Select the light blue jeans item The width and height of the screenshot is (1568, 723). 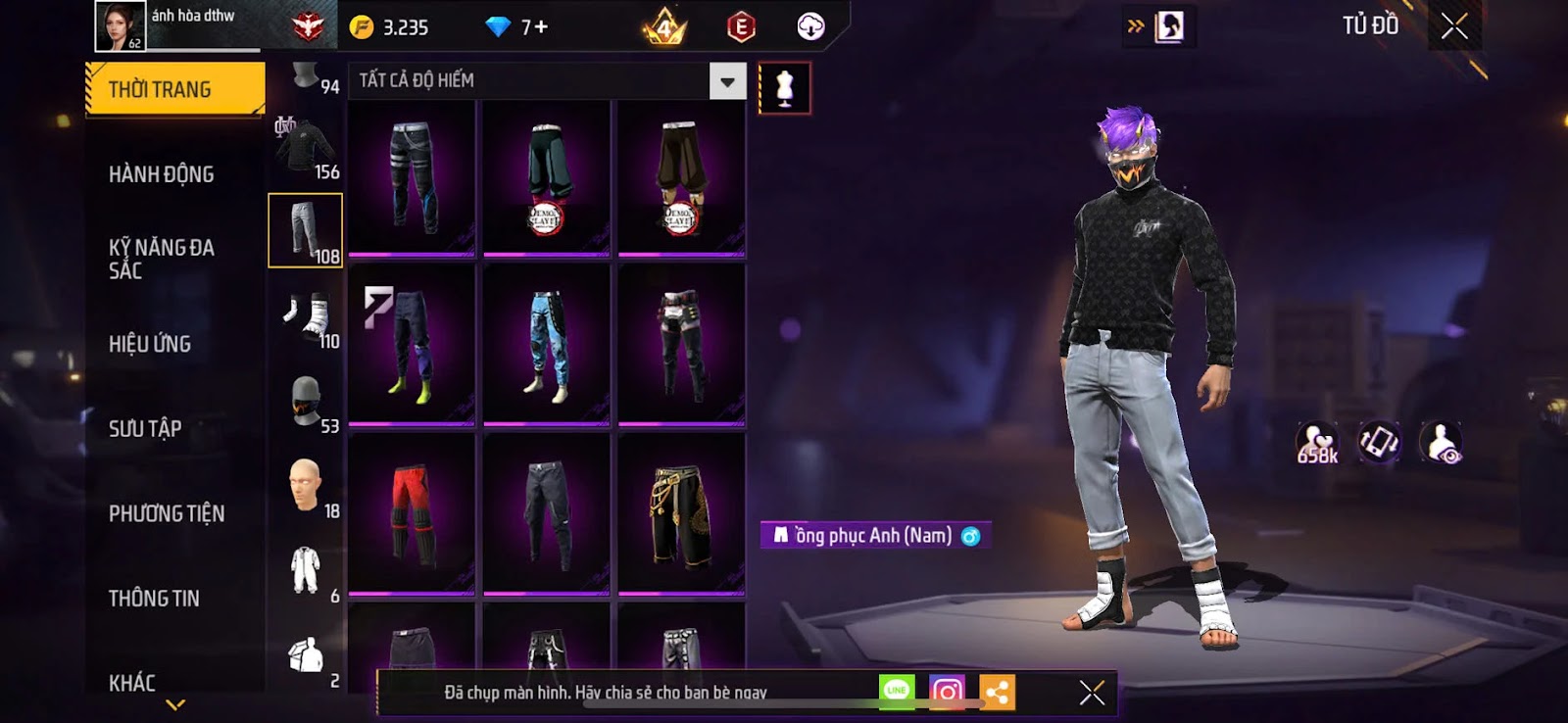click(547, 345)
